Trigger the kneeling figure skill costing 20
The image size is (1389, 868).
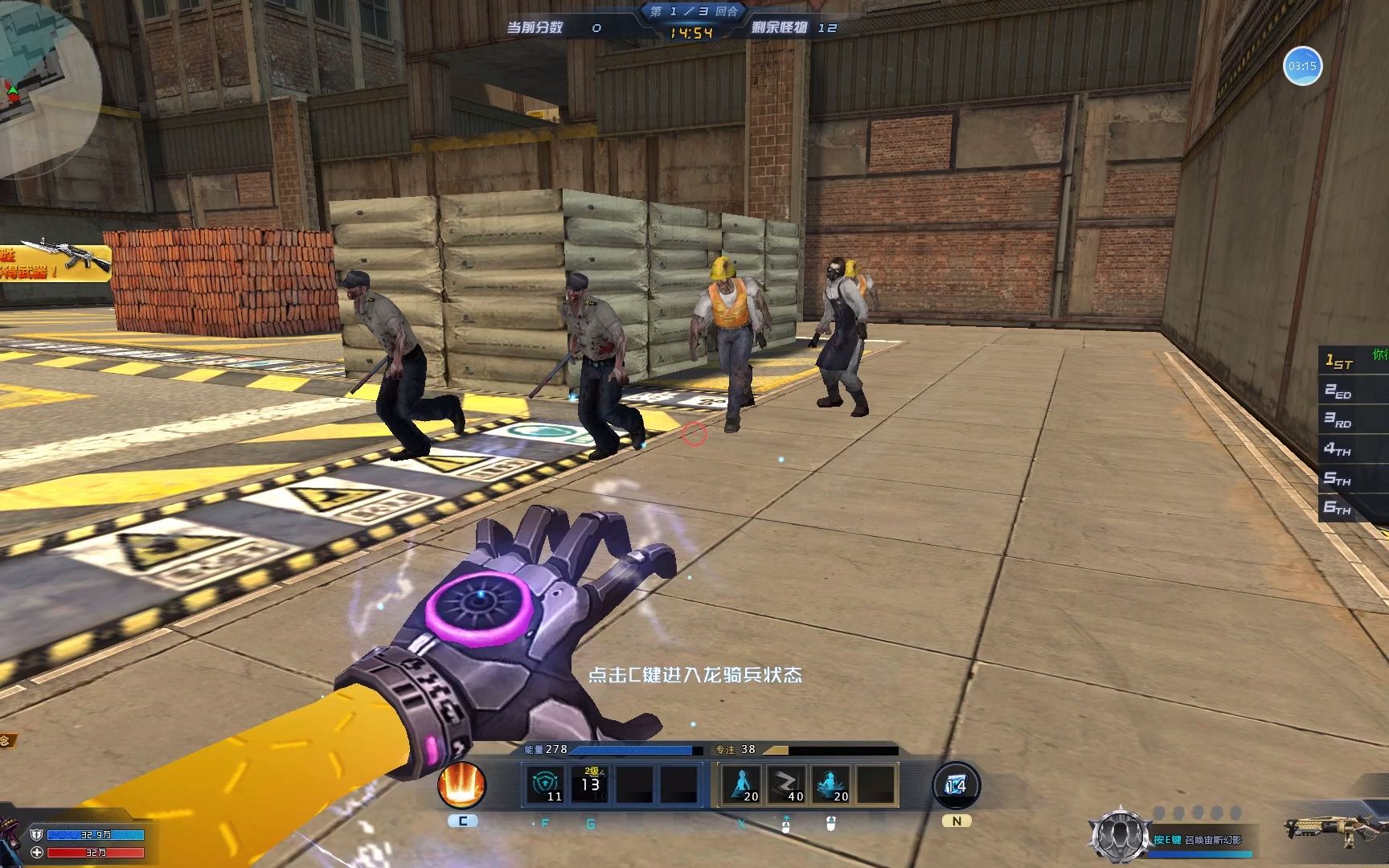click(740, 784)
